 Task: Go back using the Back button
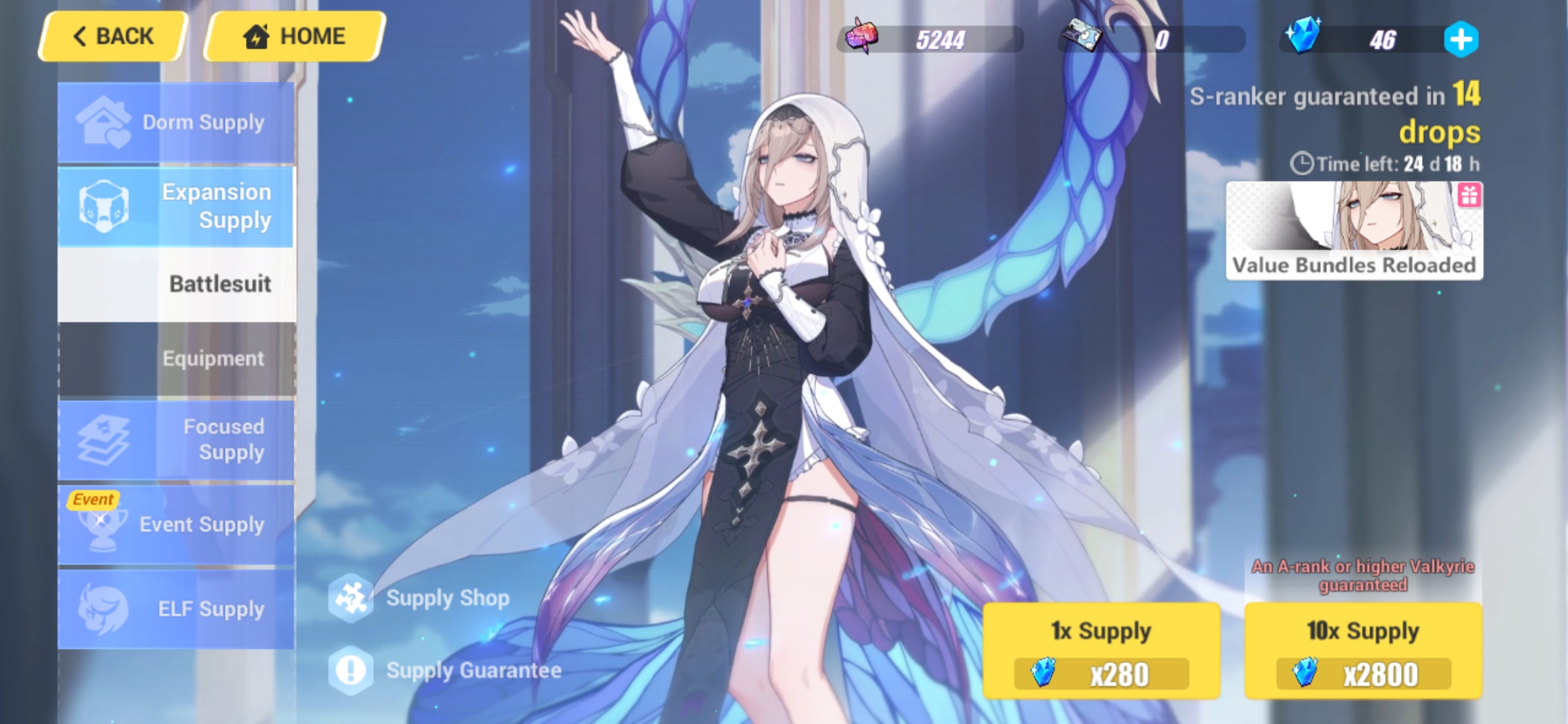pos(113,36)
